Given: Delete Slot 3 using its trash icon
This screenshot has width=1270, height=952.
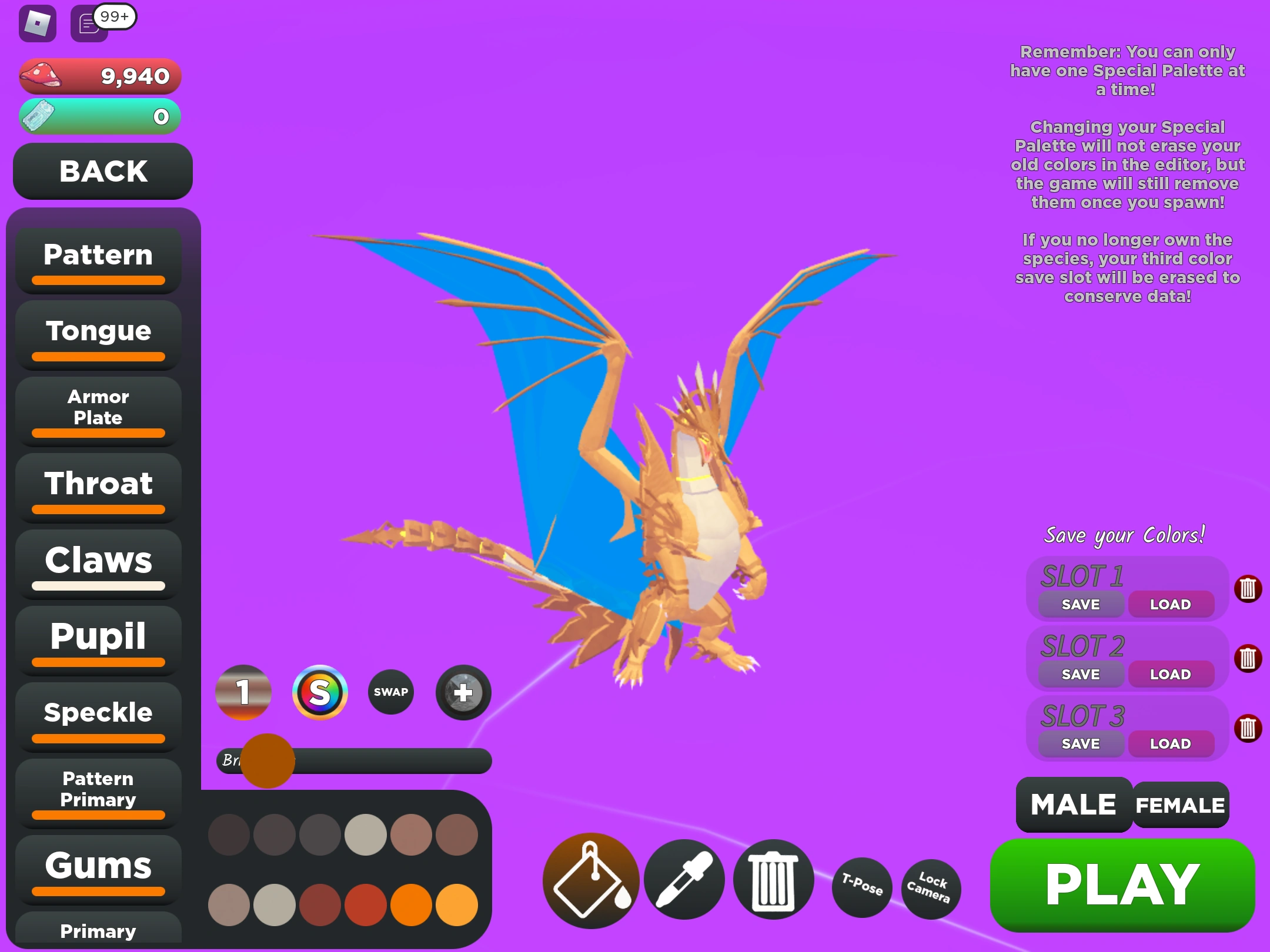Looking at the screenshot, I should [1249, 728].
